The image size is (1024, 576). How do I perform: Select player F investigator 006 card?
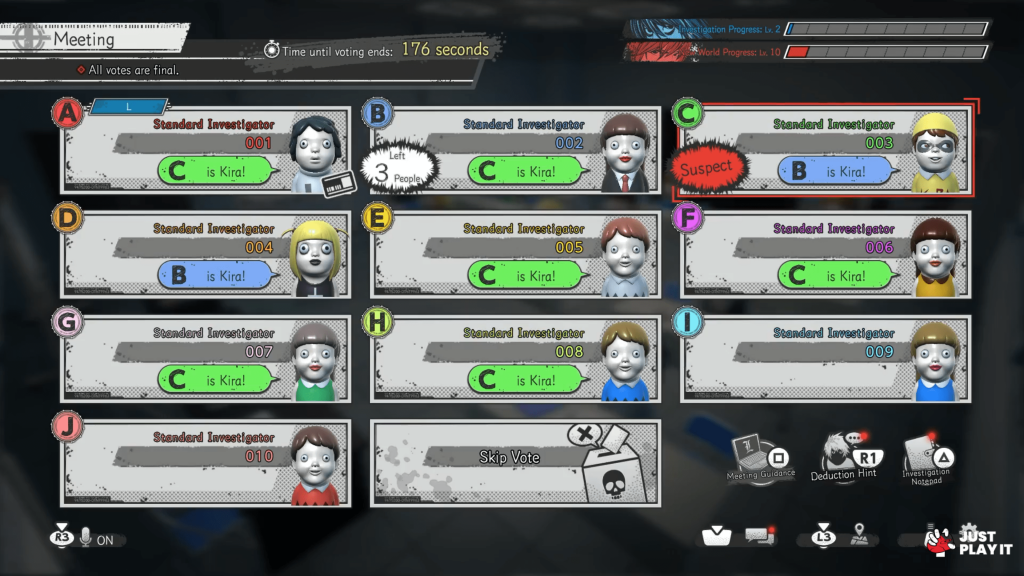click(826, 255)
